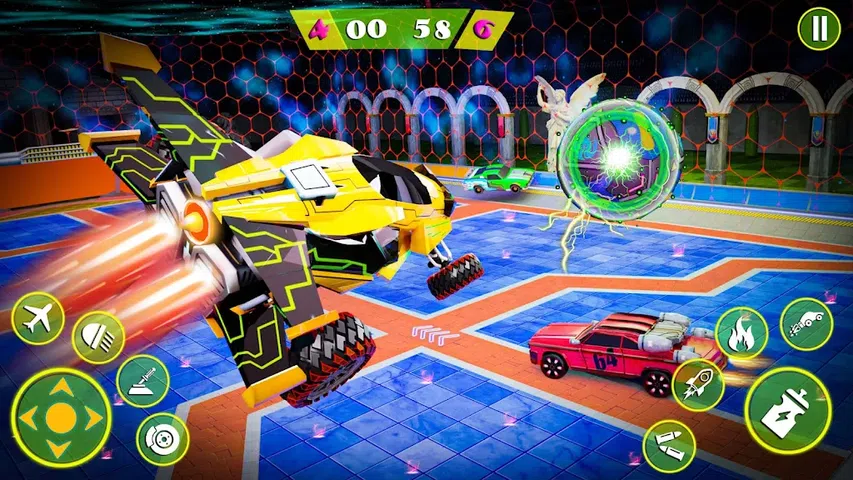853x480 pixels.
Task: Fire the bullets weapon button
Action: (x=668, y=446)
